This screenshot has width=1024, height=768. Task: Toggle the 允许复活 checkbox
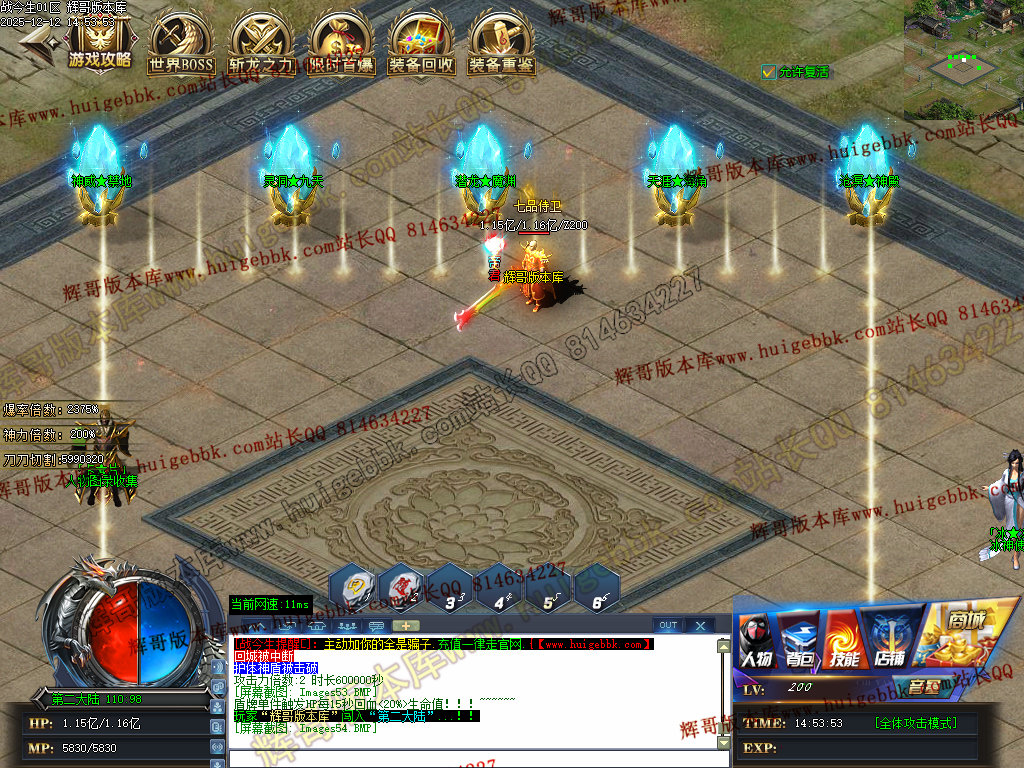click(x=768, y=72)
